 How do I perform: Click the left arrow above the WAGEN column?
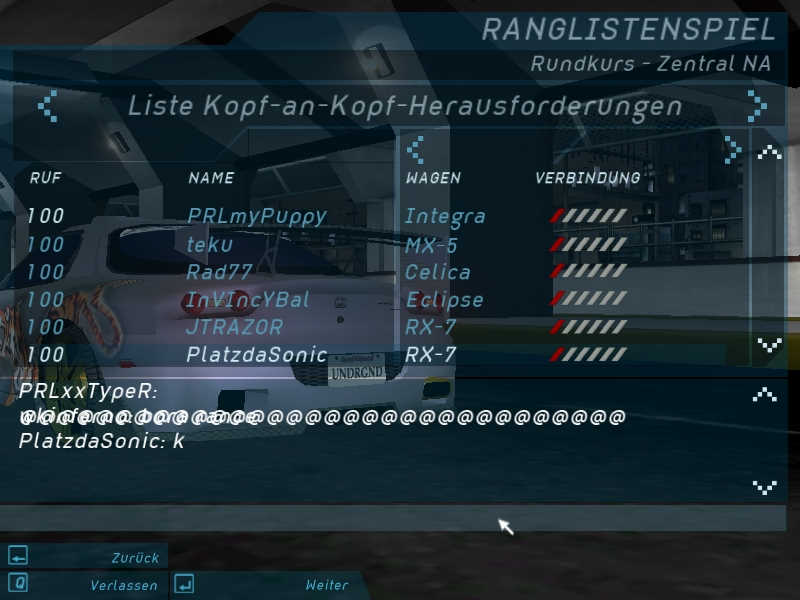415,149
